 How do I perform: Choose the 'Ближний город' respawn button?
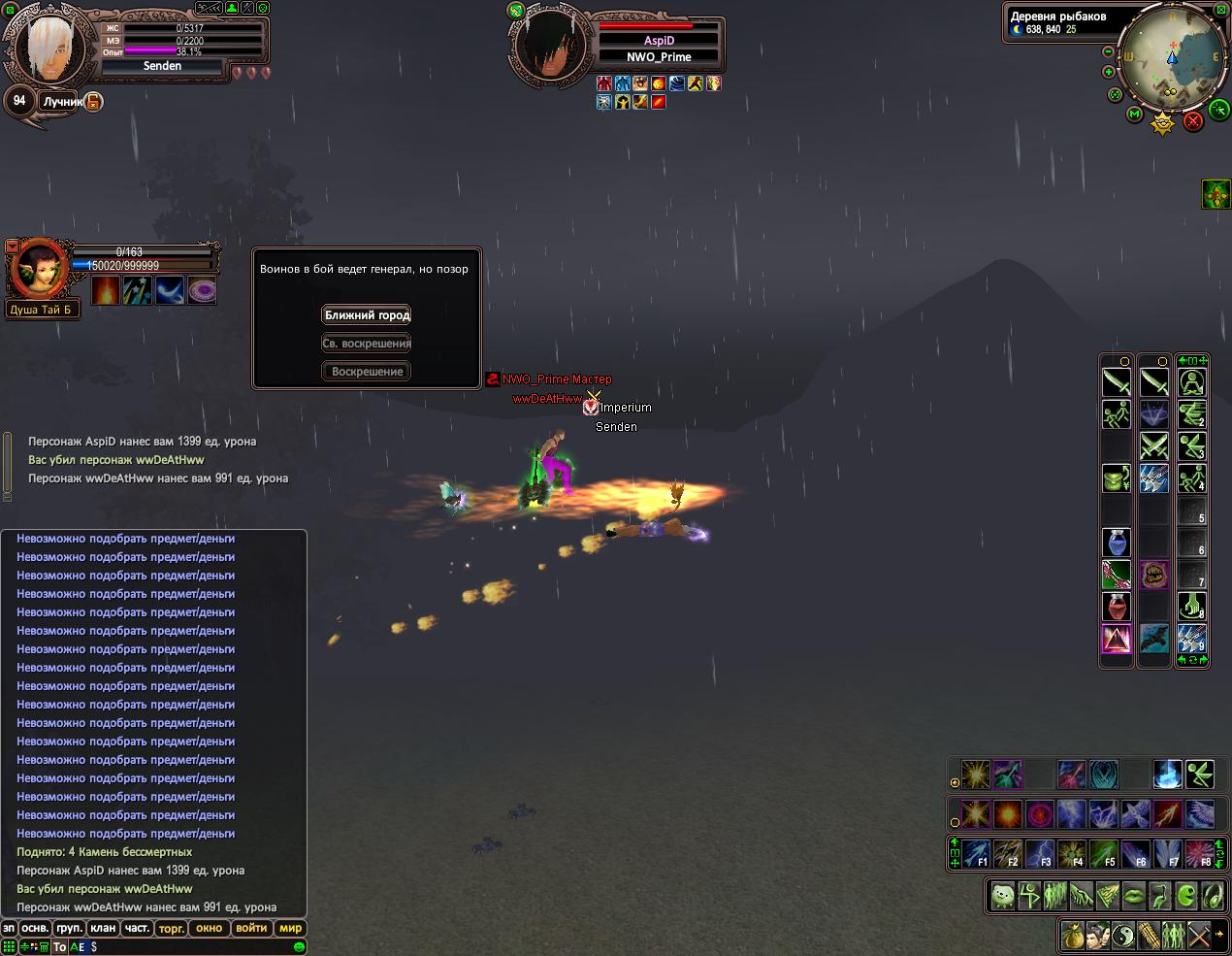click(x=367, y=314)
